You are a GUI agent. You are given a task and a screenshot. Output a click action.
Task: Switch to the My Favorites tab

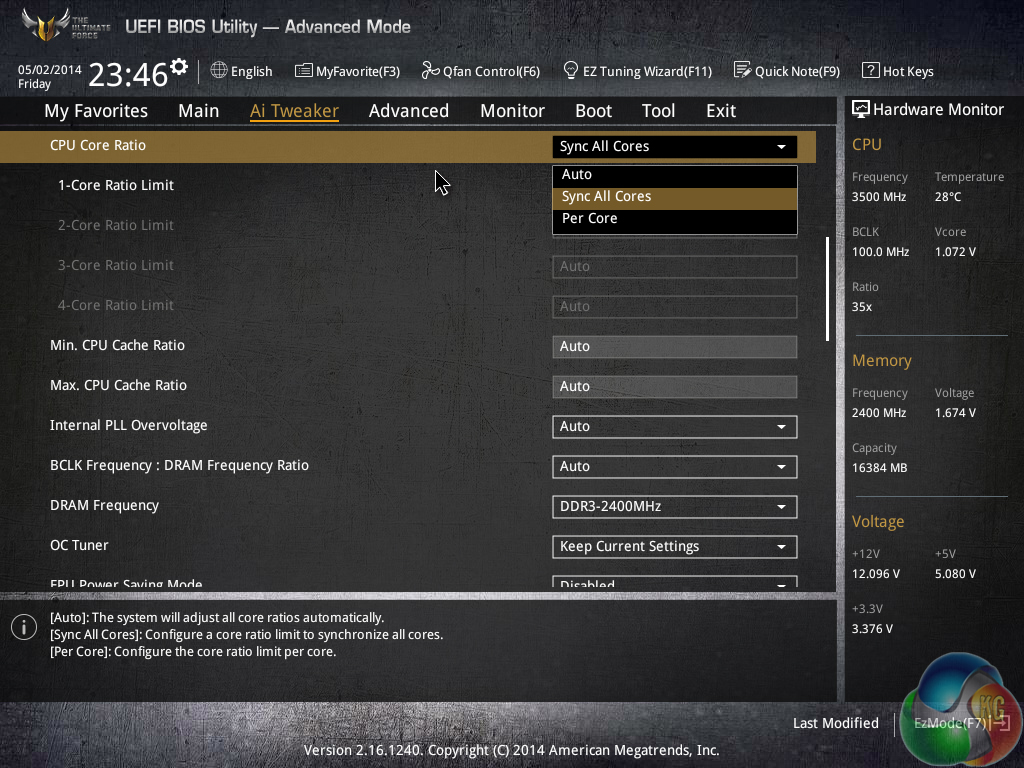pyautogui.click(x=96, y=111)
